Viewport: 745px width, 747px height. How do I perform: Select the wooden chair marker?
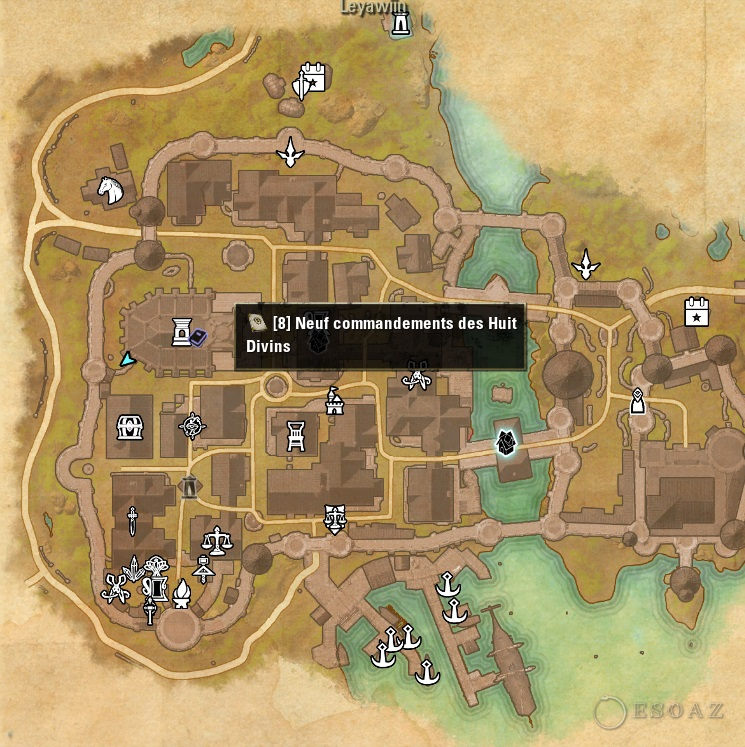coord(296,433)
